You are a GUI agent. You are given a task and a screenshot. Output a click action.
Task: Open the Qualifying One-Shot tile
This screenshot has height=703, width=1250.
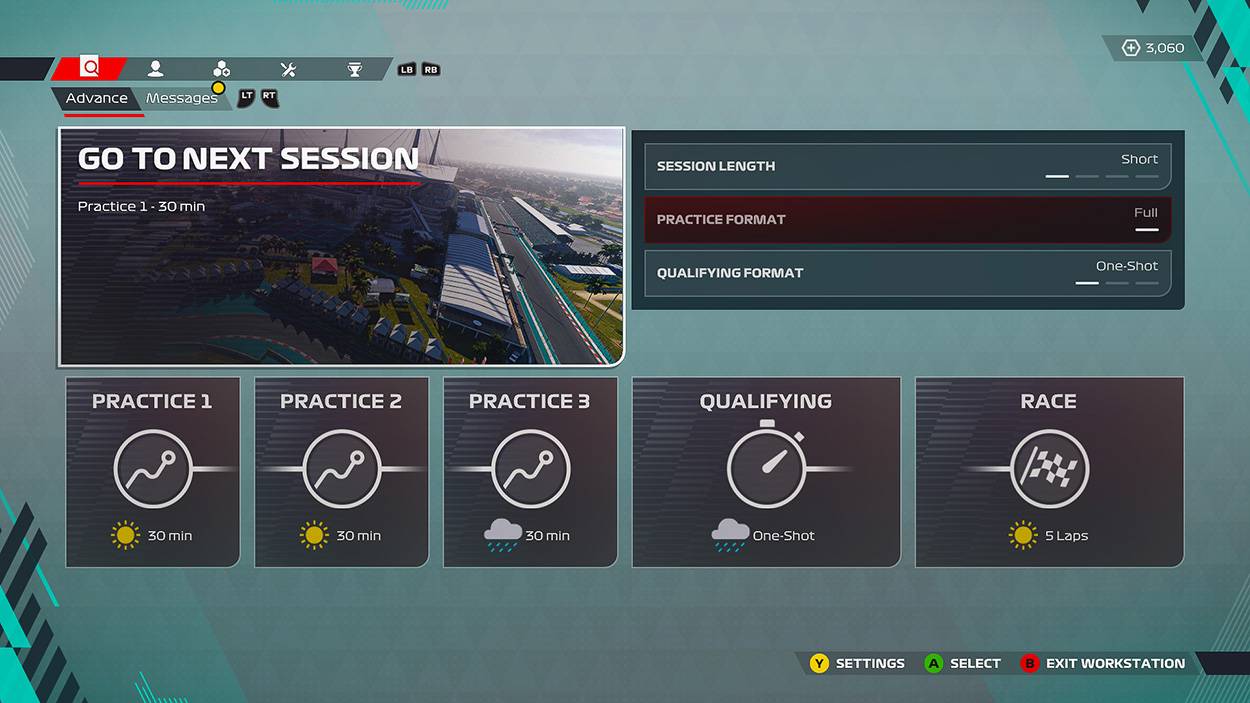tap(766, 472)
